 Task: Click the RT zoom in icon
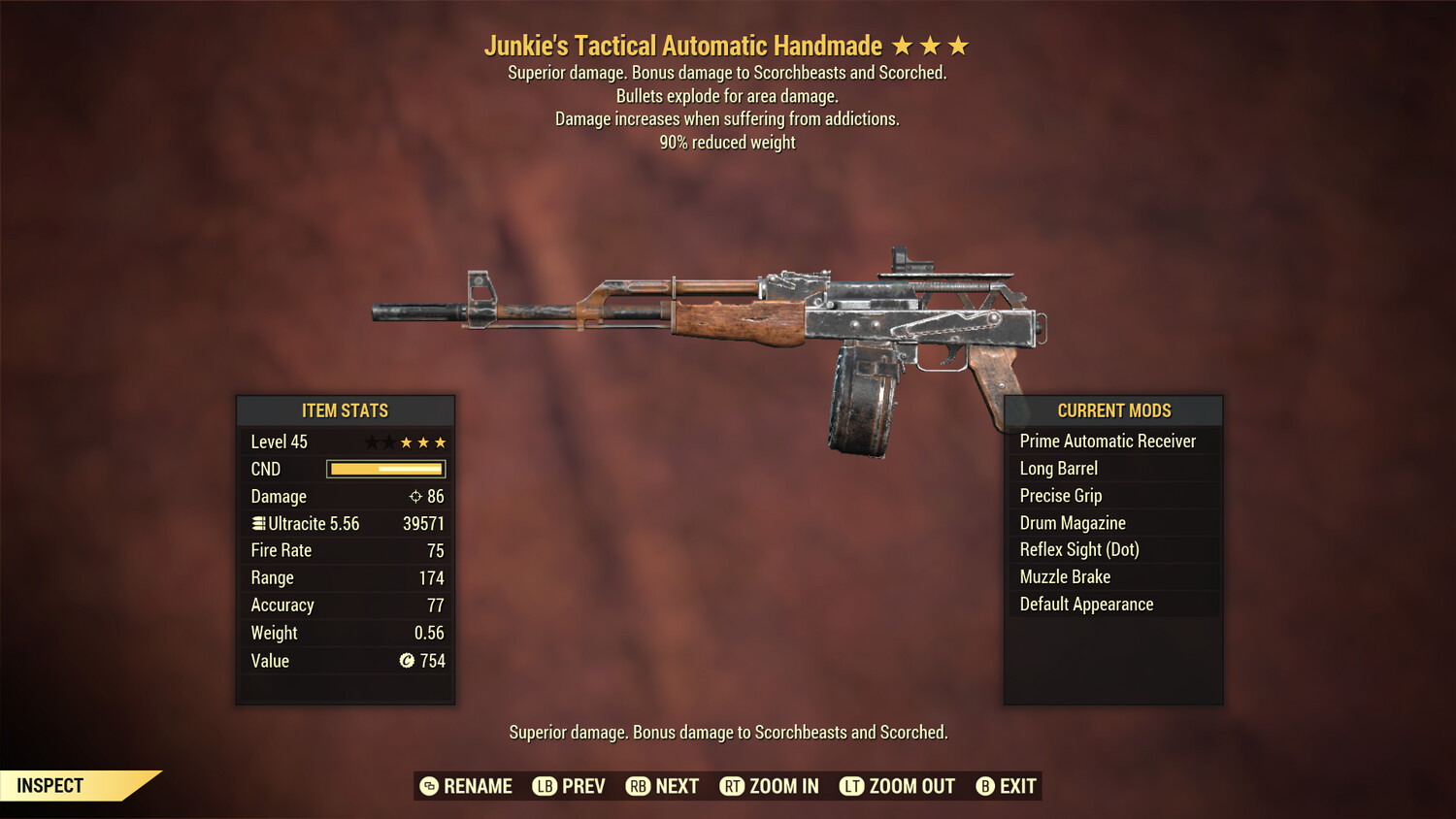733,786
